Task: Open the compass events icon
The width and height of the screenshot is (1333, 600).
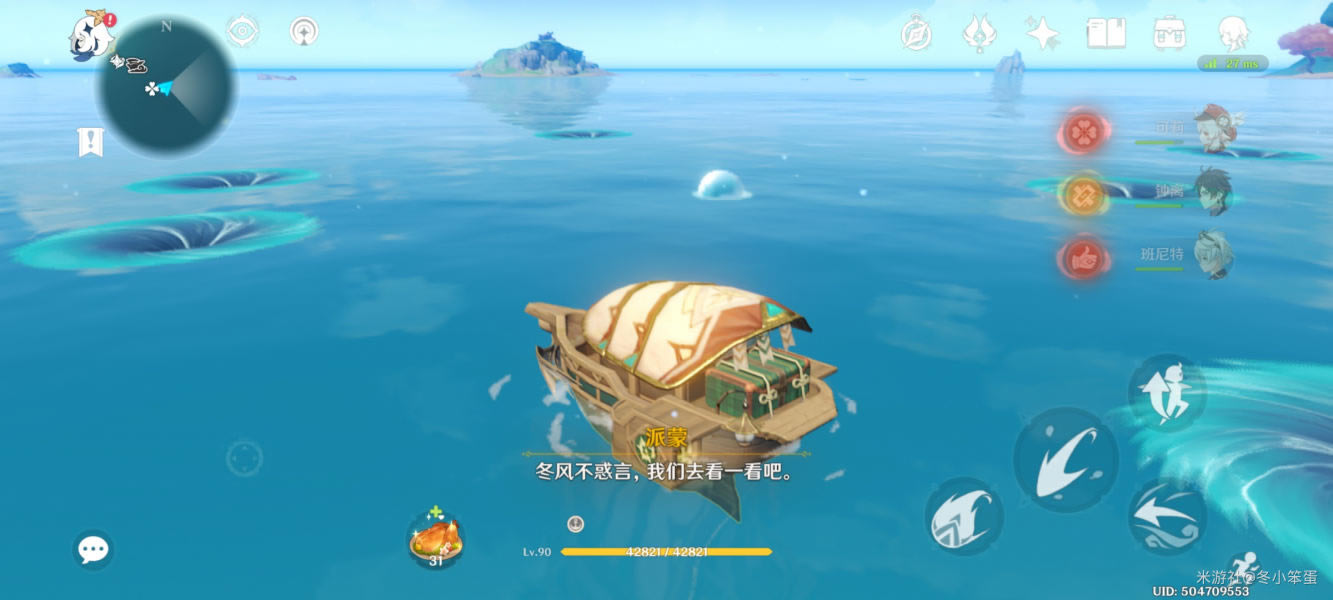Action: pos(916,33)
